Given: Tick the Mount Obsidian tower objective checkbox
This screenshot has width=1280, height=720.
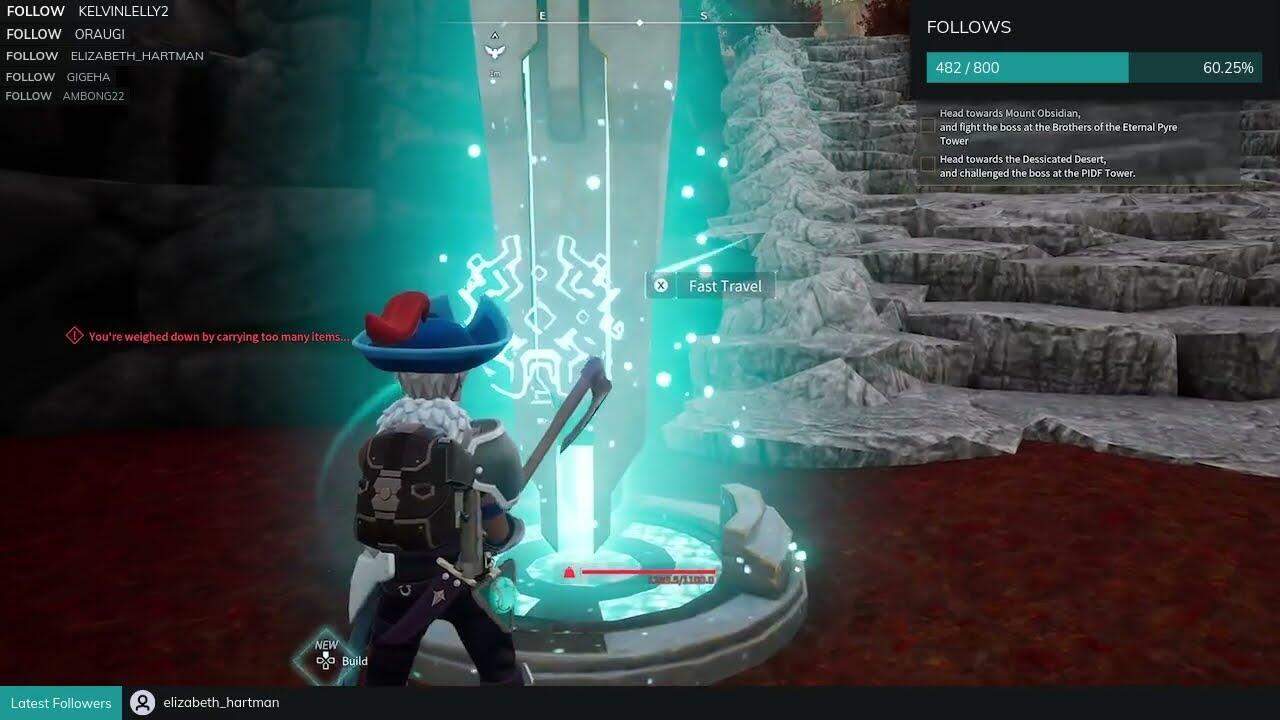Looking at the screenshot, I should tap(929, 126).
